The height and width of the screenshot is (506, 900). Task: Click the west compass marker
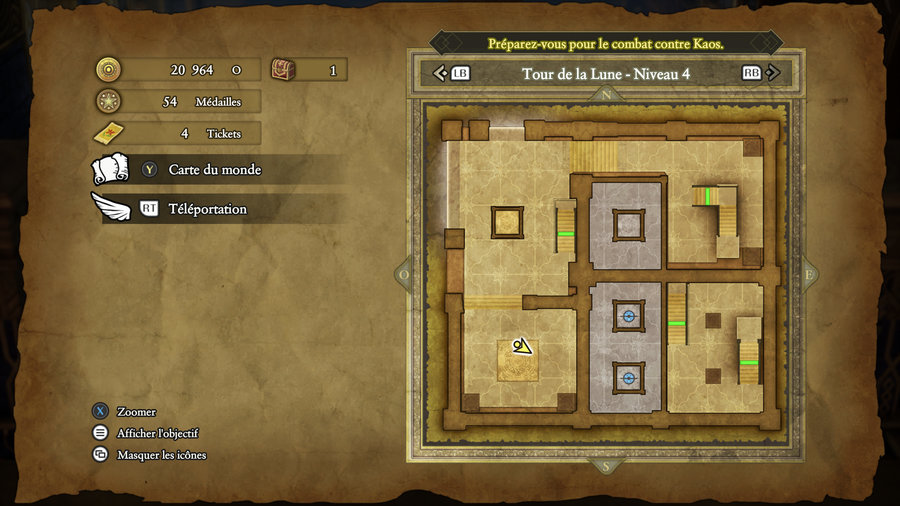(405, 274)
